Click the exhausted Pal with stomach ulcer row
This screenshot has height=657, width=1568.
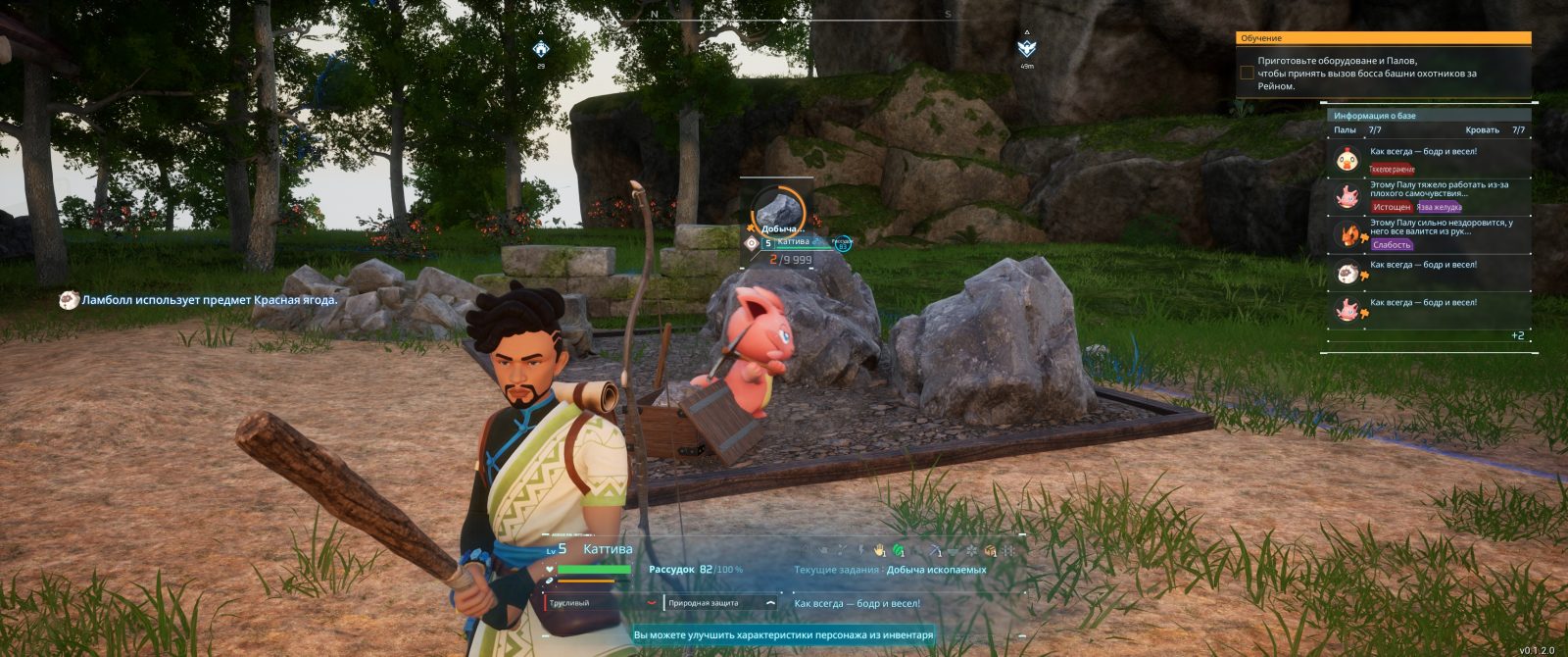point(1429,197)
